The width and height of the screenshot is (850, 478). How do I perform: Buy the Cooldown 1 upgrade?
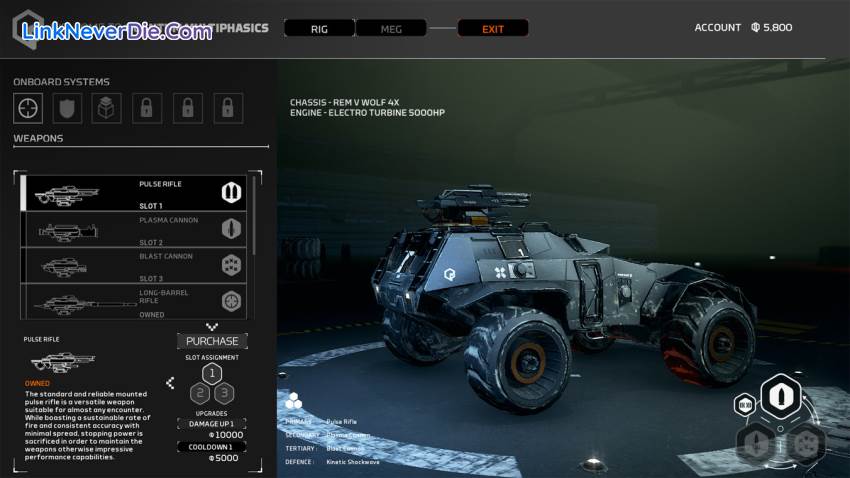212,447
